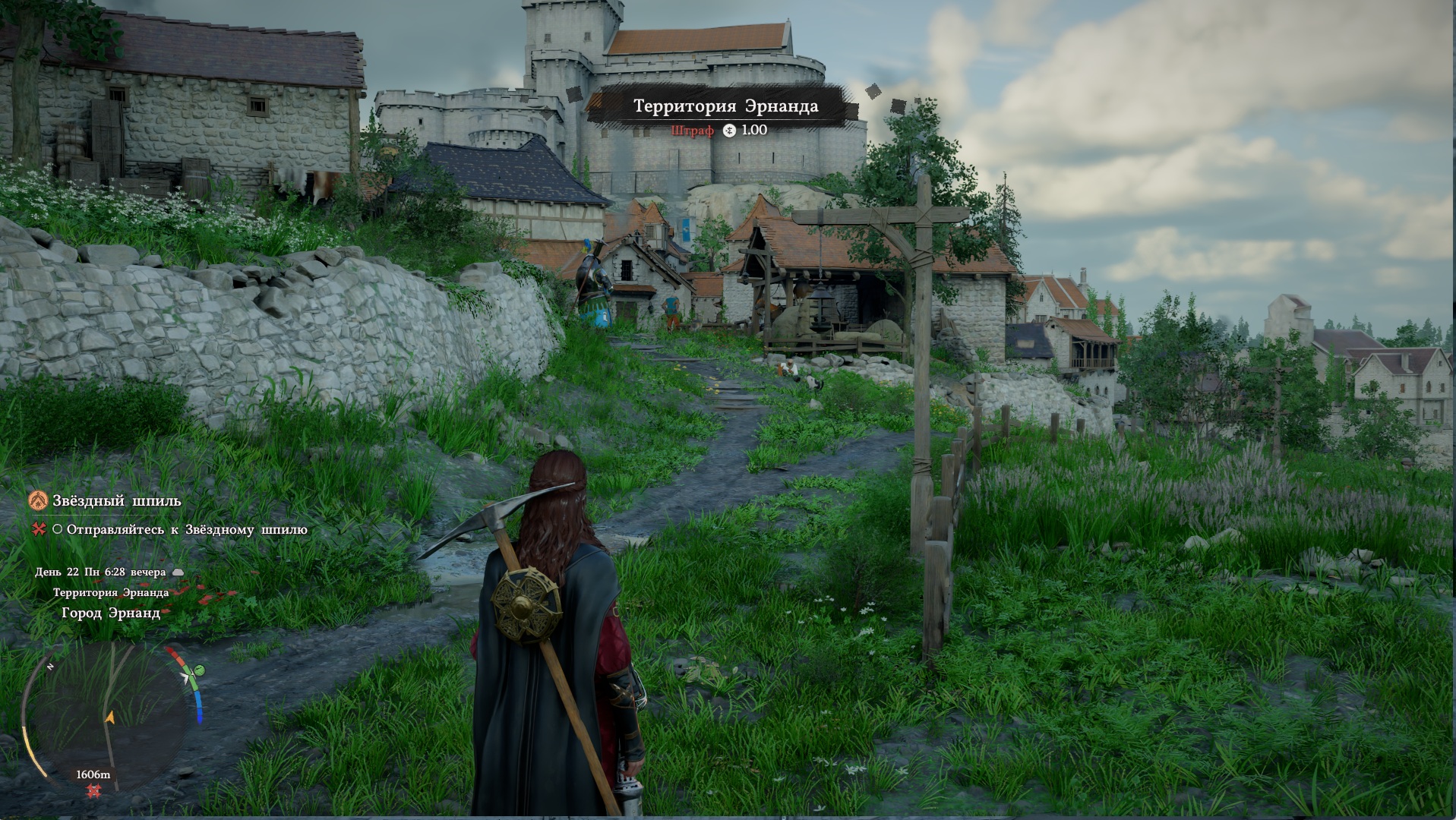Select the orange quest icon beside Звёздный шпиль
The width and height of the screenshot is (1456, 820).
point(38,500)
